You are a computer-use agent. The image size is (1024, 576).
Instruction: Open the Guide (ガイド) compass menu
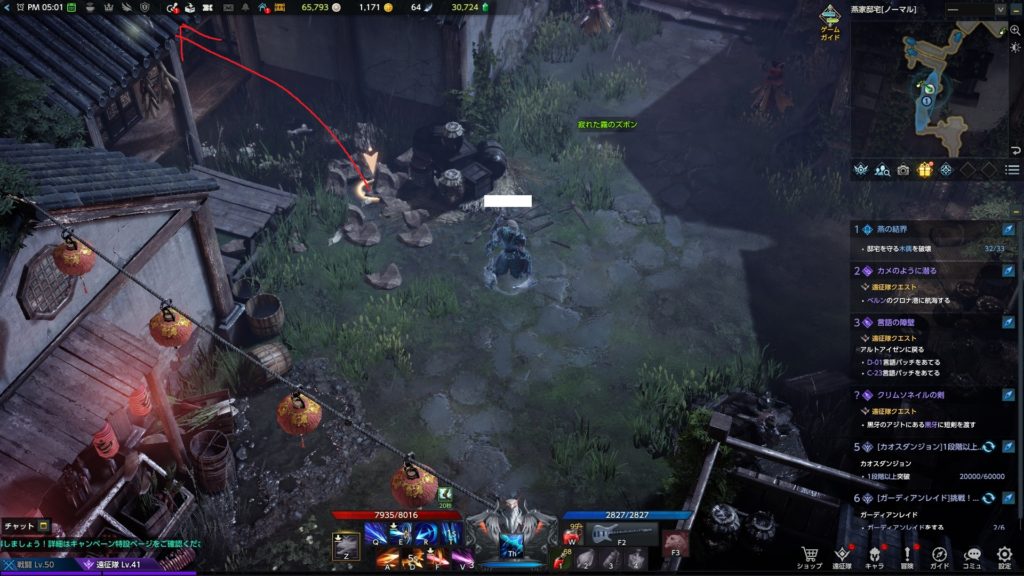940,555
